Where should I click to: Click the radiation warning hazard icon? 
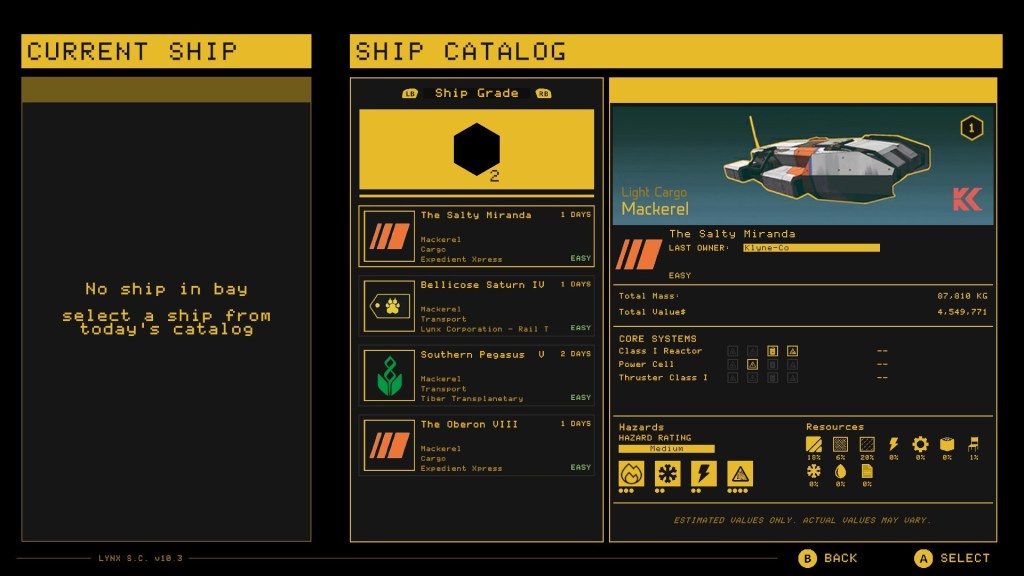click(x=740, y=473)
